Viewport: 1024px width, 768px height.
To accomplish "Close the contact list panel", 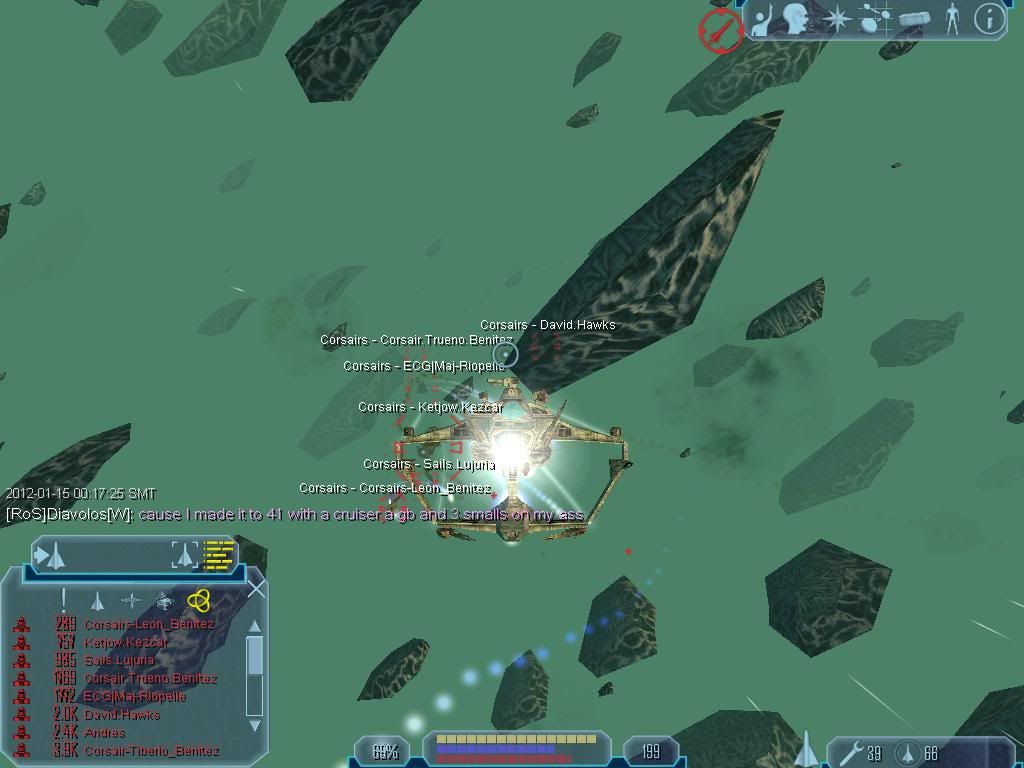I will [x=257, y=589].
